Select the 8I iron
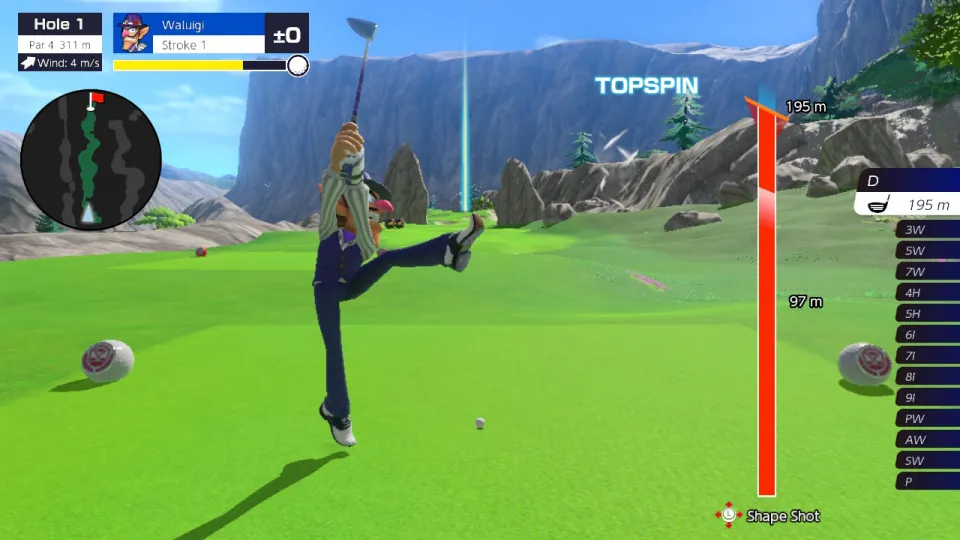960x540 pixels. click(x=926, y=376)
